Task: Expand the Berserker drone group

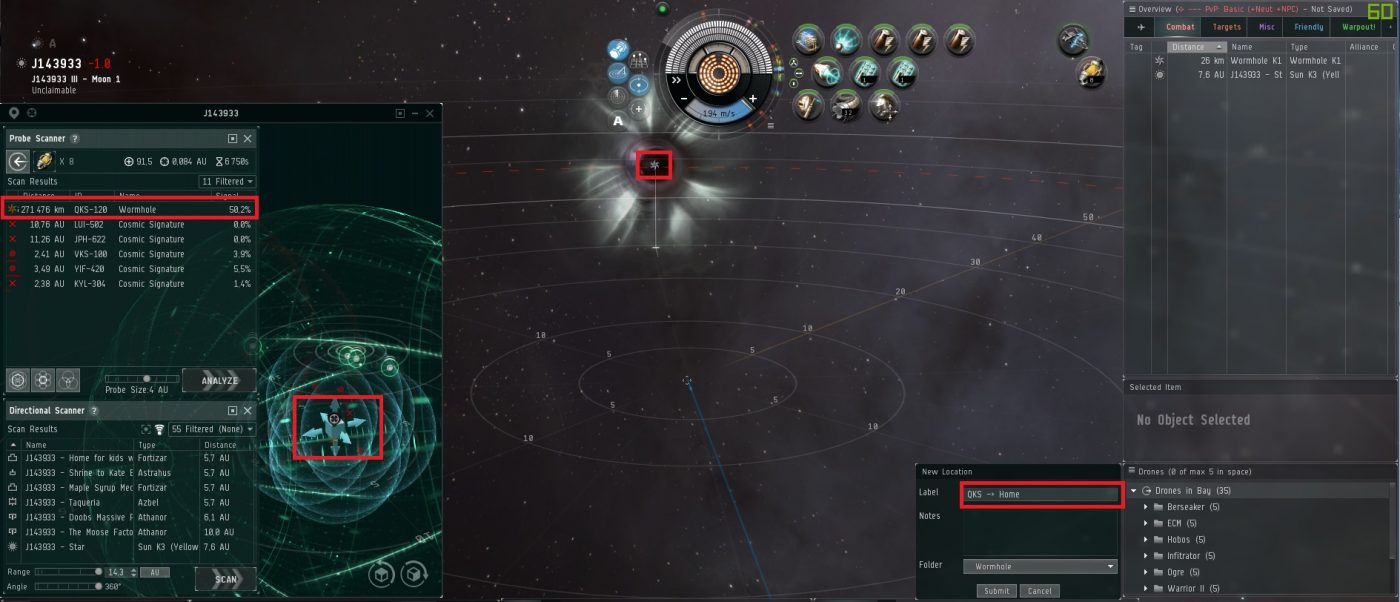Action: point(1146,507)
